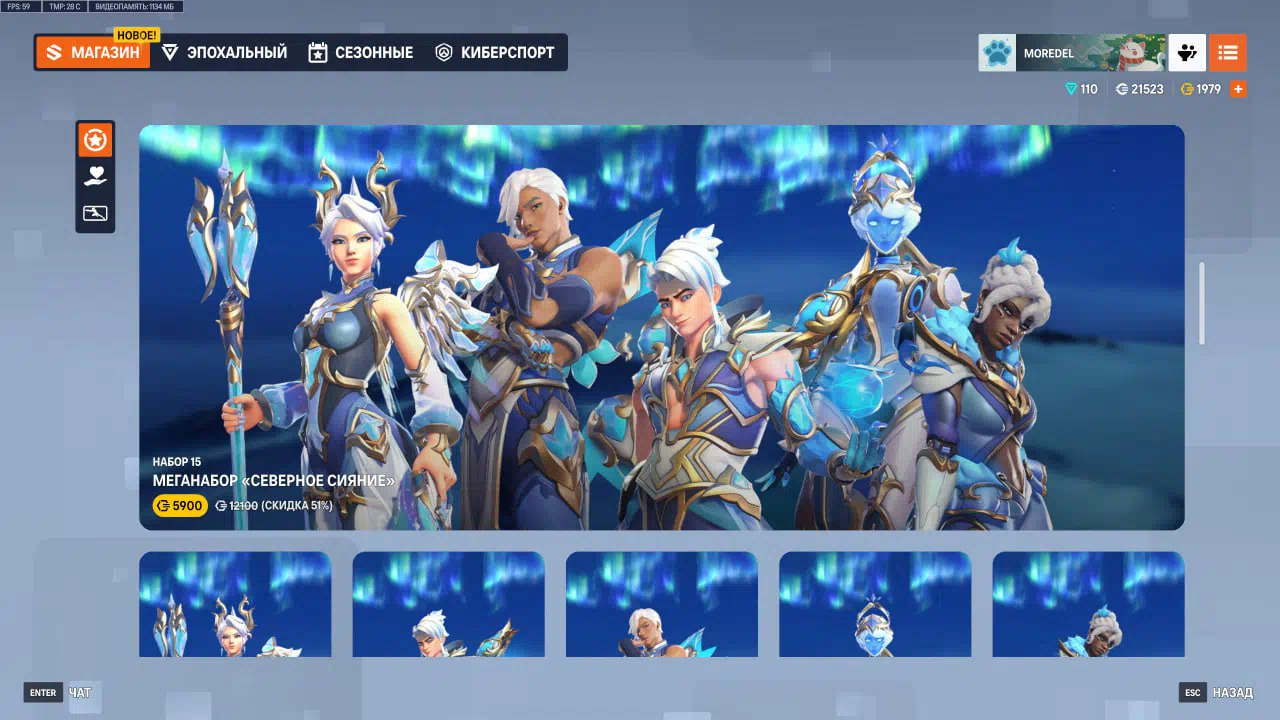
Task: Select the thumbnail with the ice-crowned blue face
Action: pyautogui.click(x=874, y=604)
